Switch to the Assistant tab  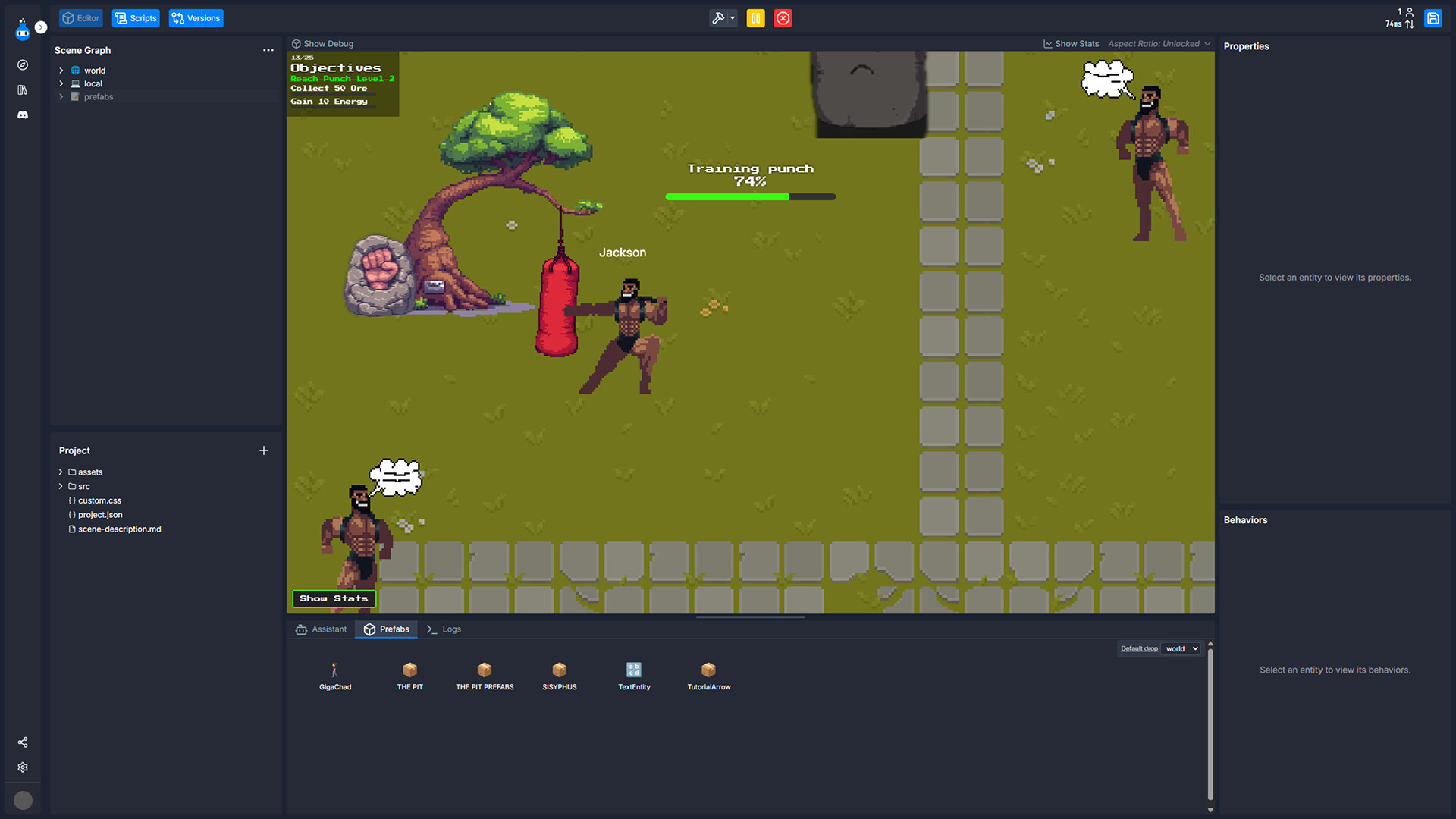click(x=321, y=629)
